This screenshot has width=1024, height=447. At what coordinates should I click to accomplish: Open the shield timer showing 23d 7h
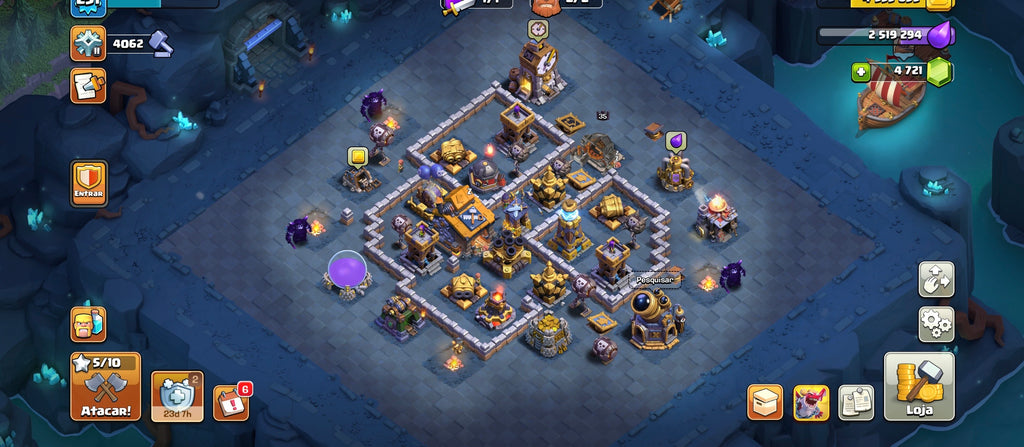click(177, 397)
